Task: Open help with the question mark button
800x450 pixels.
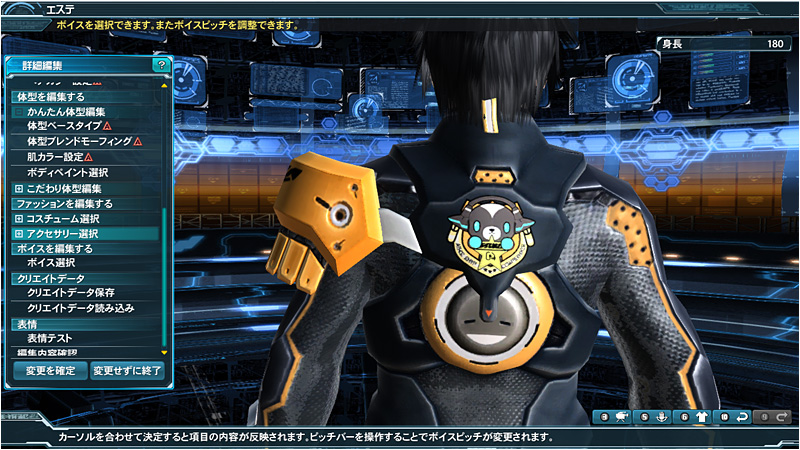Action: point(160,64)
